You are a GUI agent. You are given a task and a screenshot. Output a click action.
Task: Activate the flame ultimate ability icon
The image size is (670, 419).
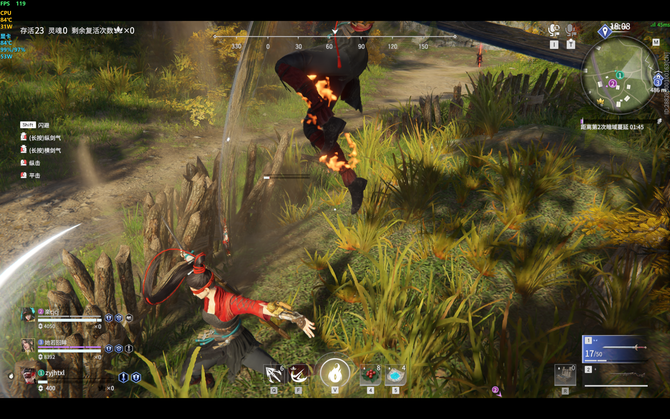(335, 373)
